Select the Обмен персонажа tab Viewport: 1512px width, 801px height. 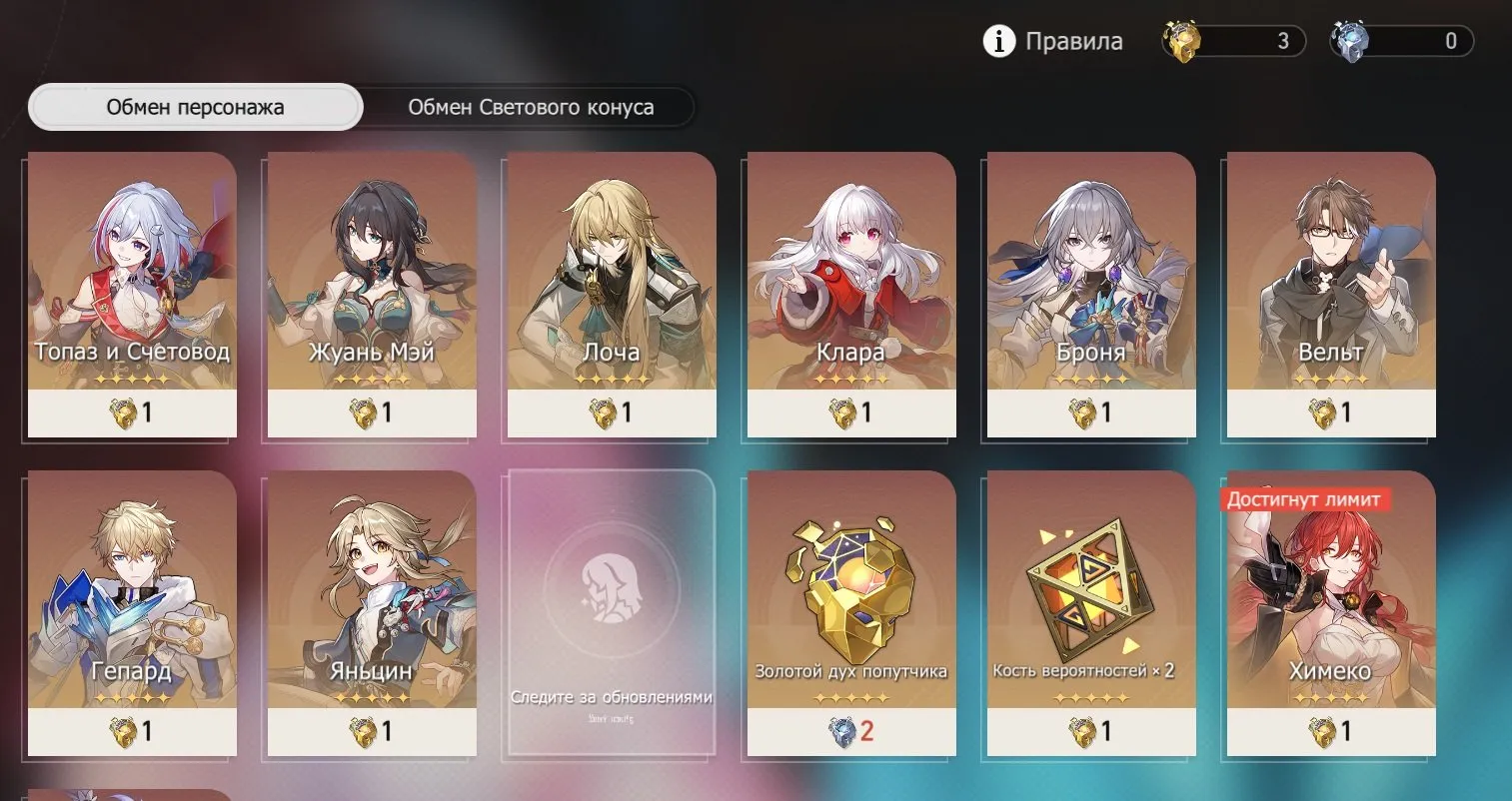pos(195,107)
